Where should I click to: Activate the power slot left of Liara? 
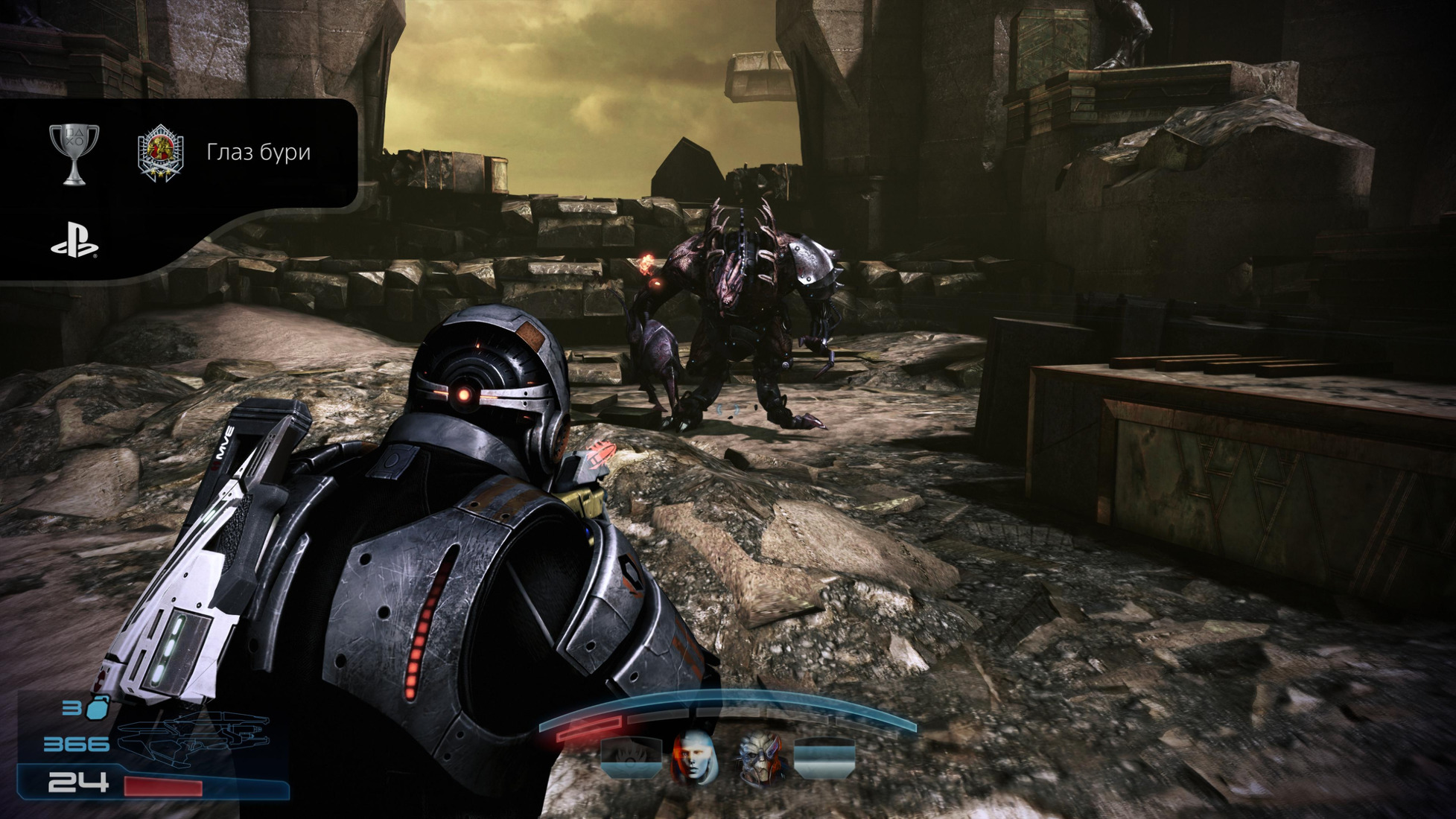click(631, 757)
